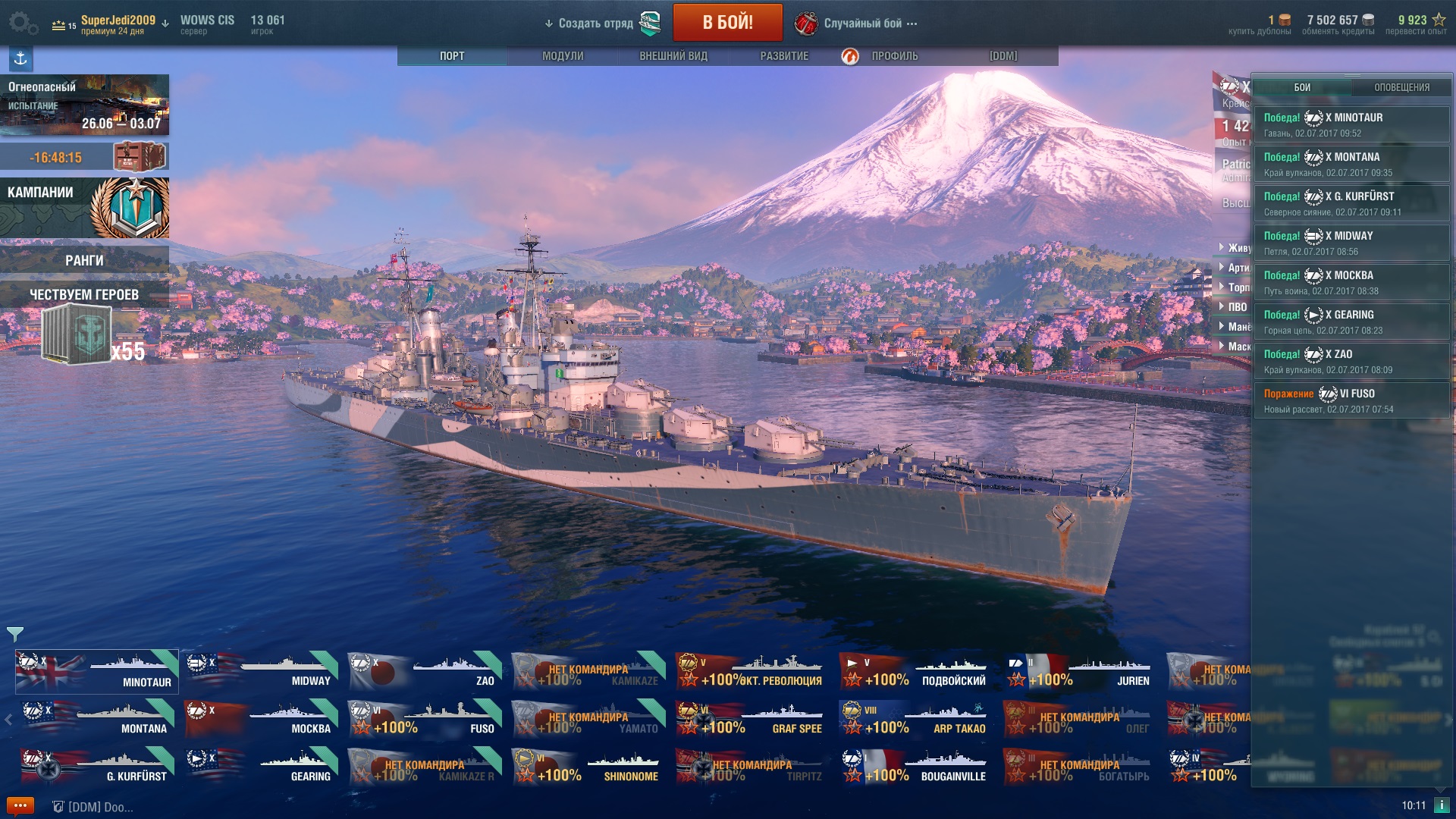Image resolution: width=1456 pixels, height=819 pixels.
Task: Open the [DDM] clan tab
Action: (x=1003, y=56)
